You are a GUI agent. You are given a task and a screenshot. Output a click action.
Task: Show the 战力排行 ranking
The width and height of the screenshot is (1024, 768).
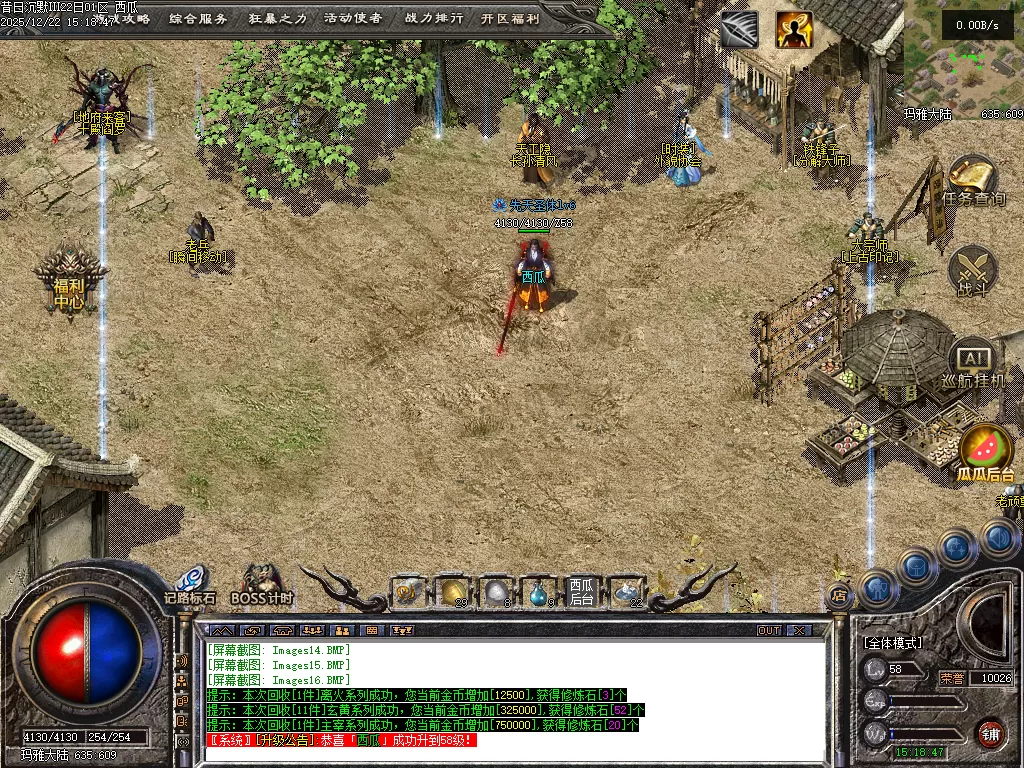pos(433,18)
